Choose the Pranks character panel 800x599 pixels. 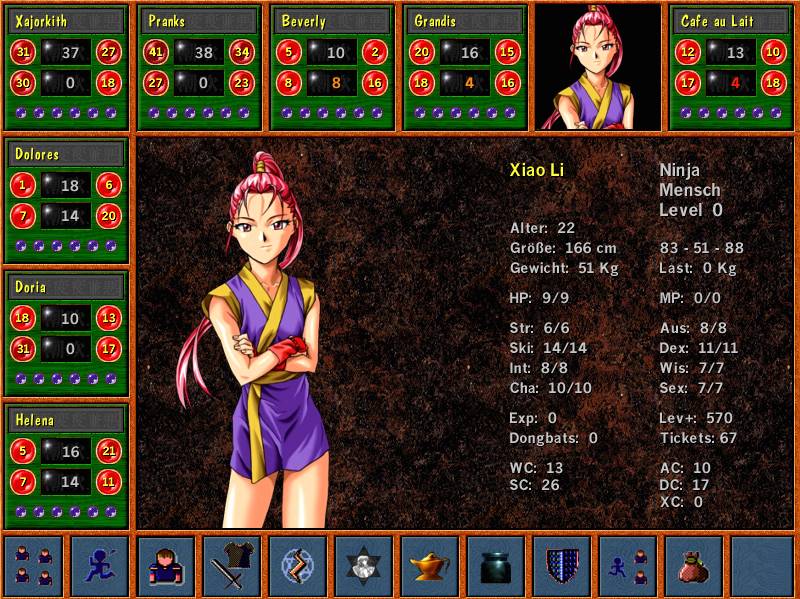coord(199,66)
